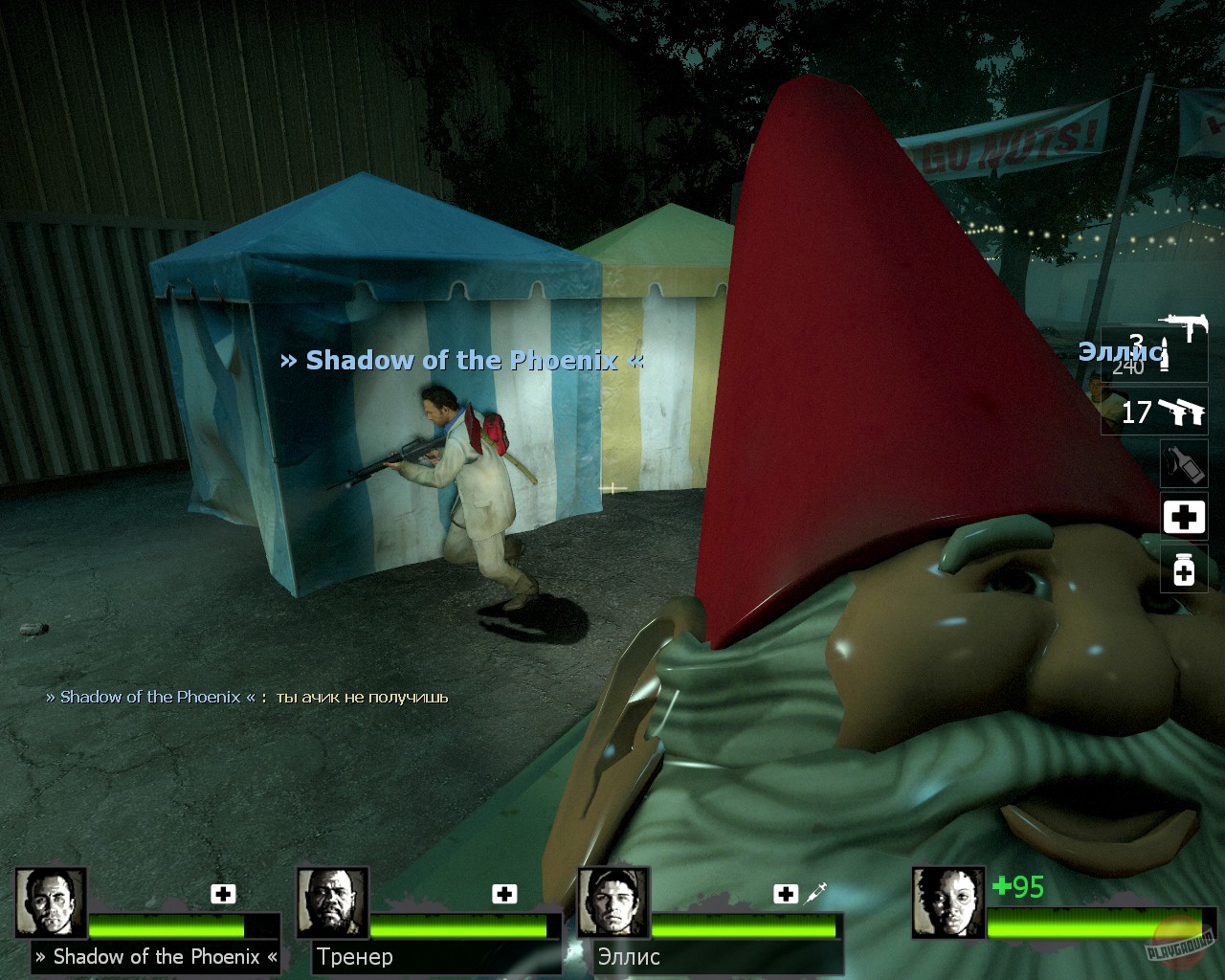The height and width of the screenshot is (980, 1225).
Task: Click the med kit icon above Тренер's bar
Action: pyautogui.click(x=502, y=894)
